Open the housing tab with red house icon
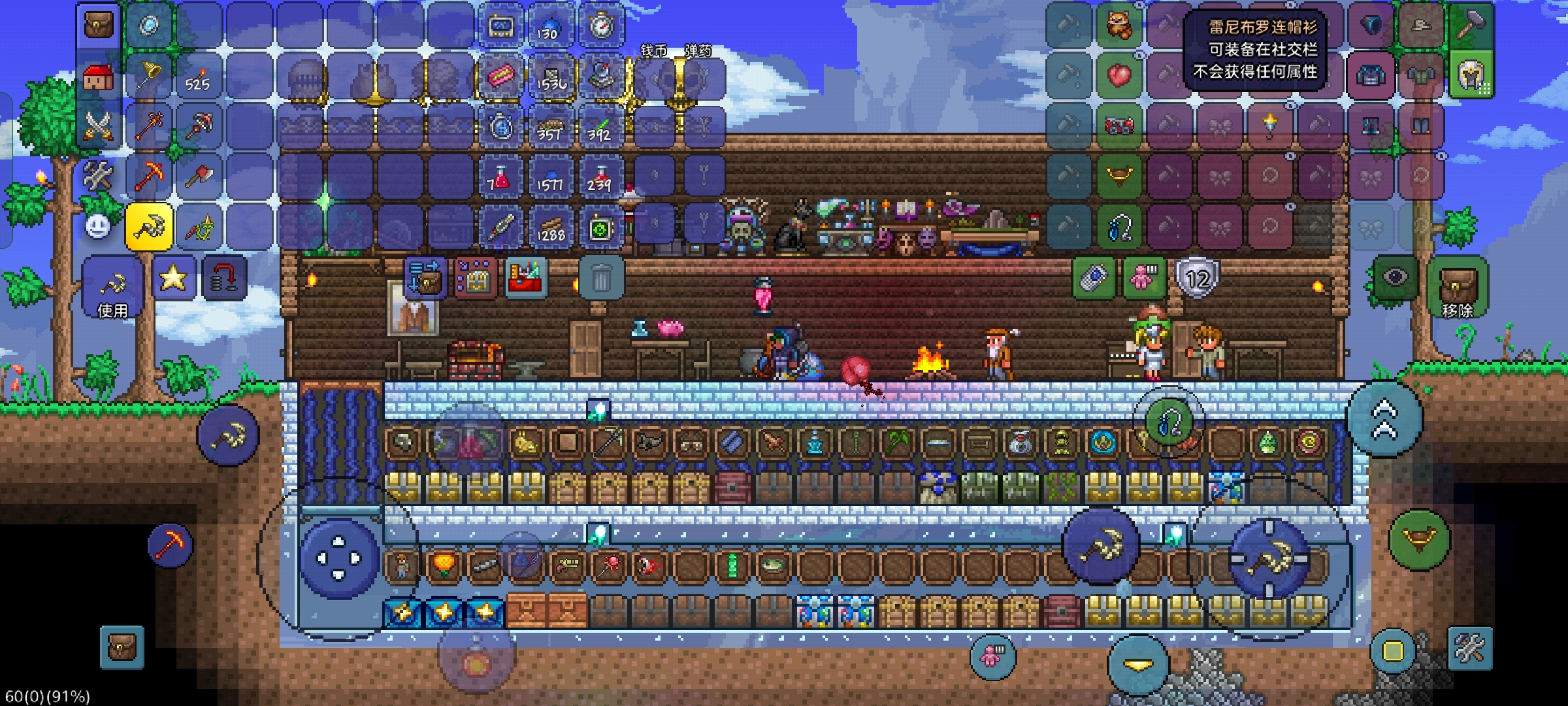The height and width of the screenshot is (706, 1568). click(99, 76)
